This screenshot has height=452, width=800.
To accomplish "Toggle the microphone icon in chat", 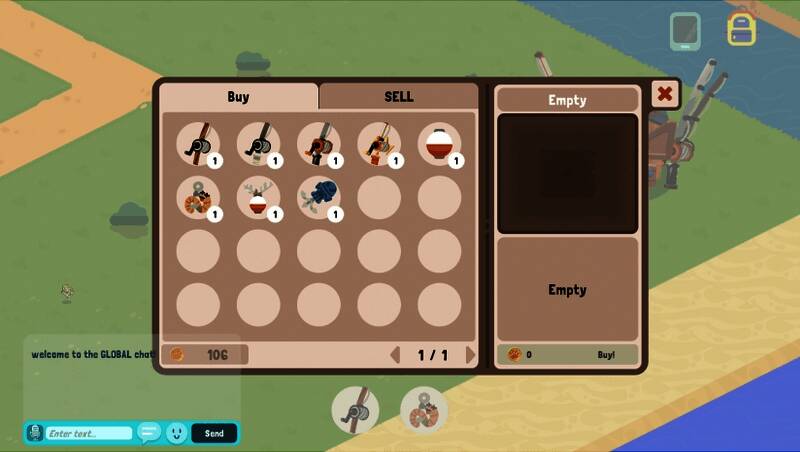I will (x=35, y=433).
